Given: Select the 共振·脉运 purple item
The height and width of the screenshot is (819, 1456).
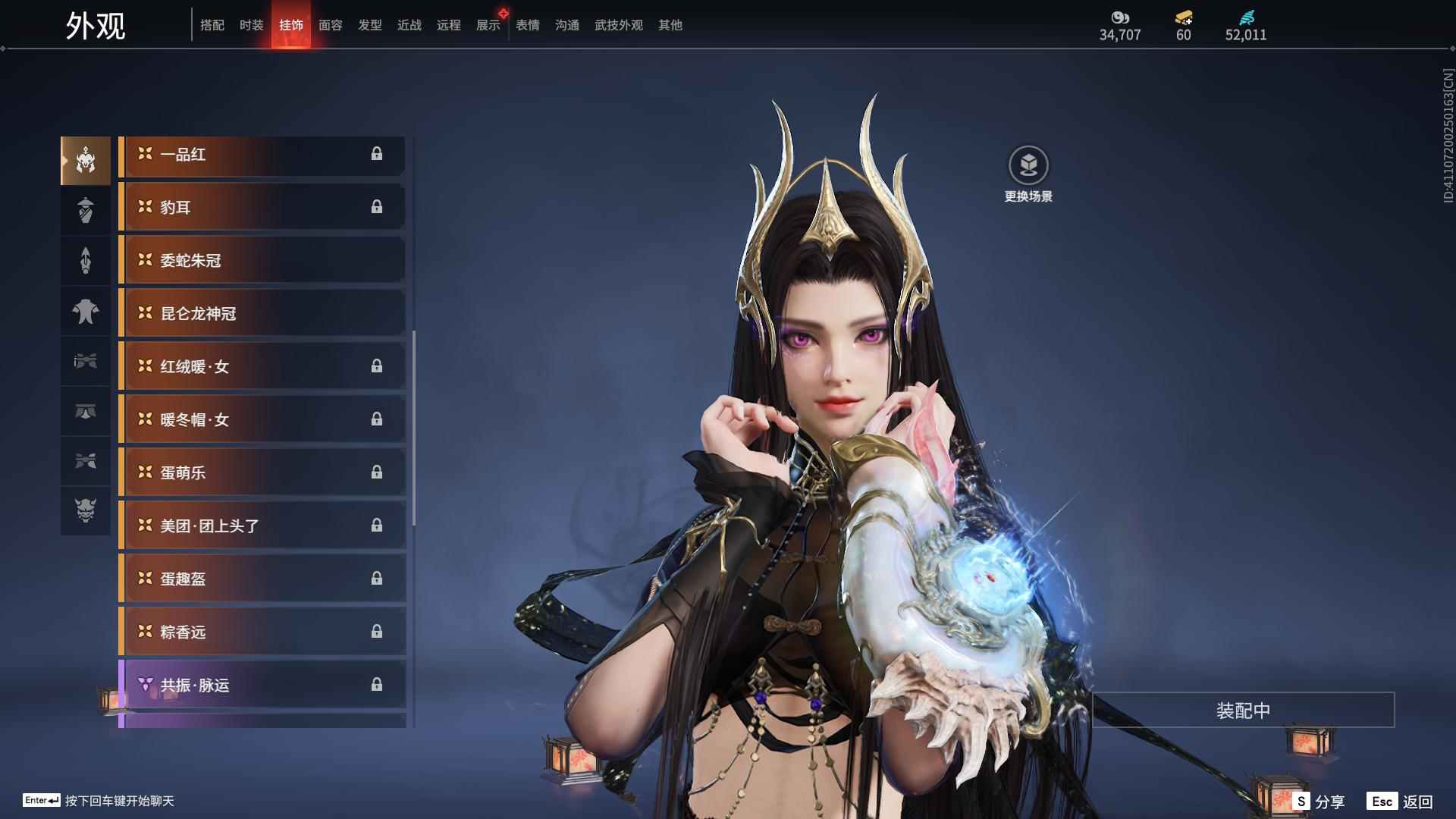Looking at the screenshot, I should tap(262, 686).
